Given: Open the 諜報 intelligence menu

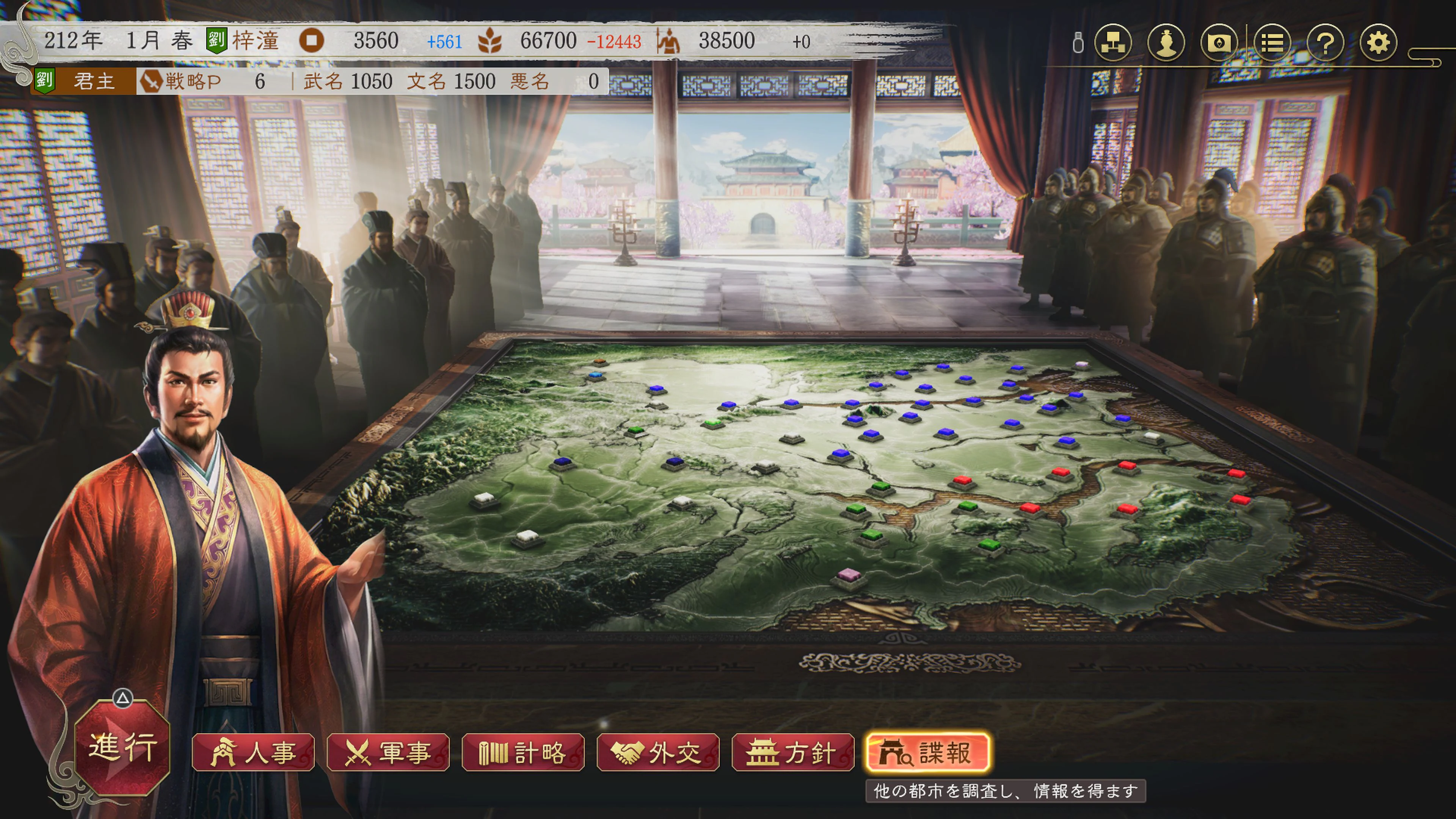Looking at the screenshot, I should tap(927, 753).
